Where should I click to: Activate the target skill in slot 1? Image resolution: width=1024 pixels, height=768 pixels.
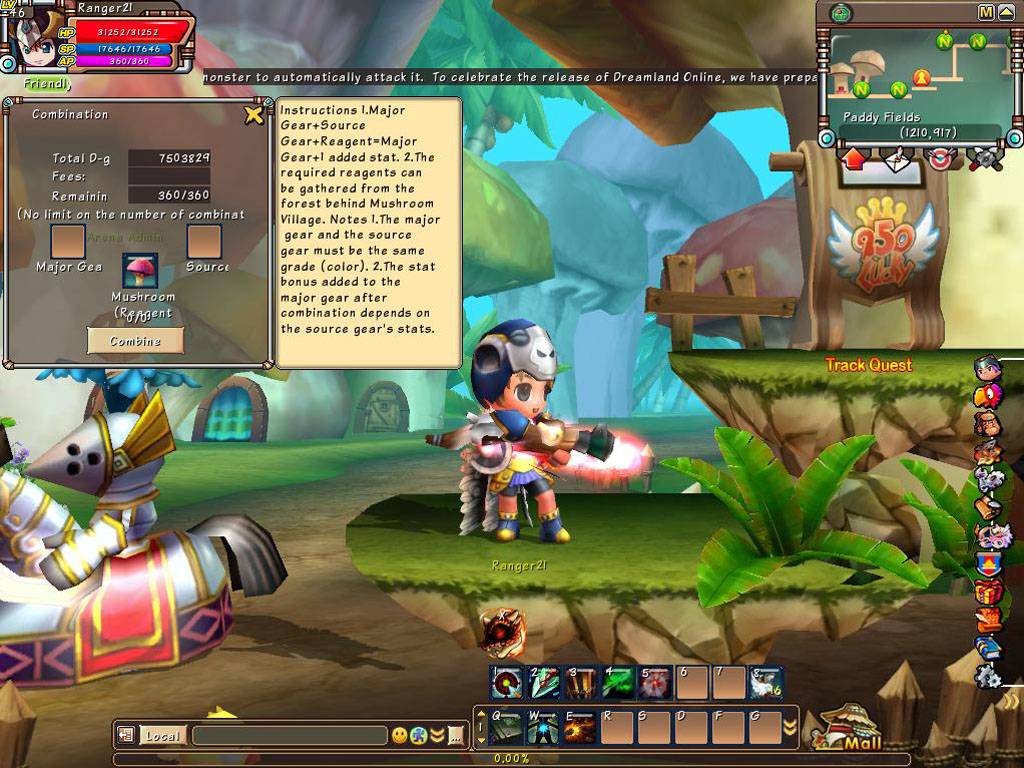[x=505, y=683]
